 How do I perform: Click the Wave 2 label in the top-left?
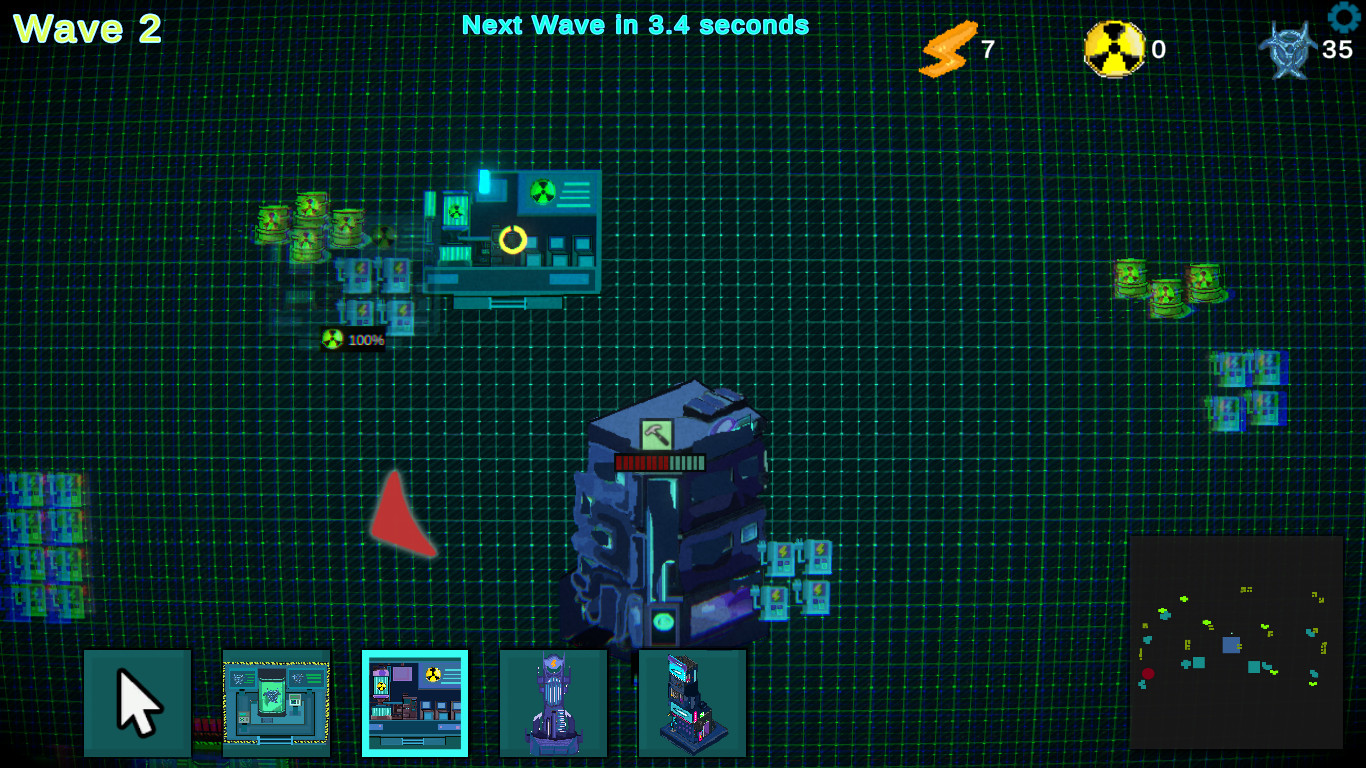pyautogui.click(x=85, y=28)
